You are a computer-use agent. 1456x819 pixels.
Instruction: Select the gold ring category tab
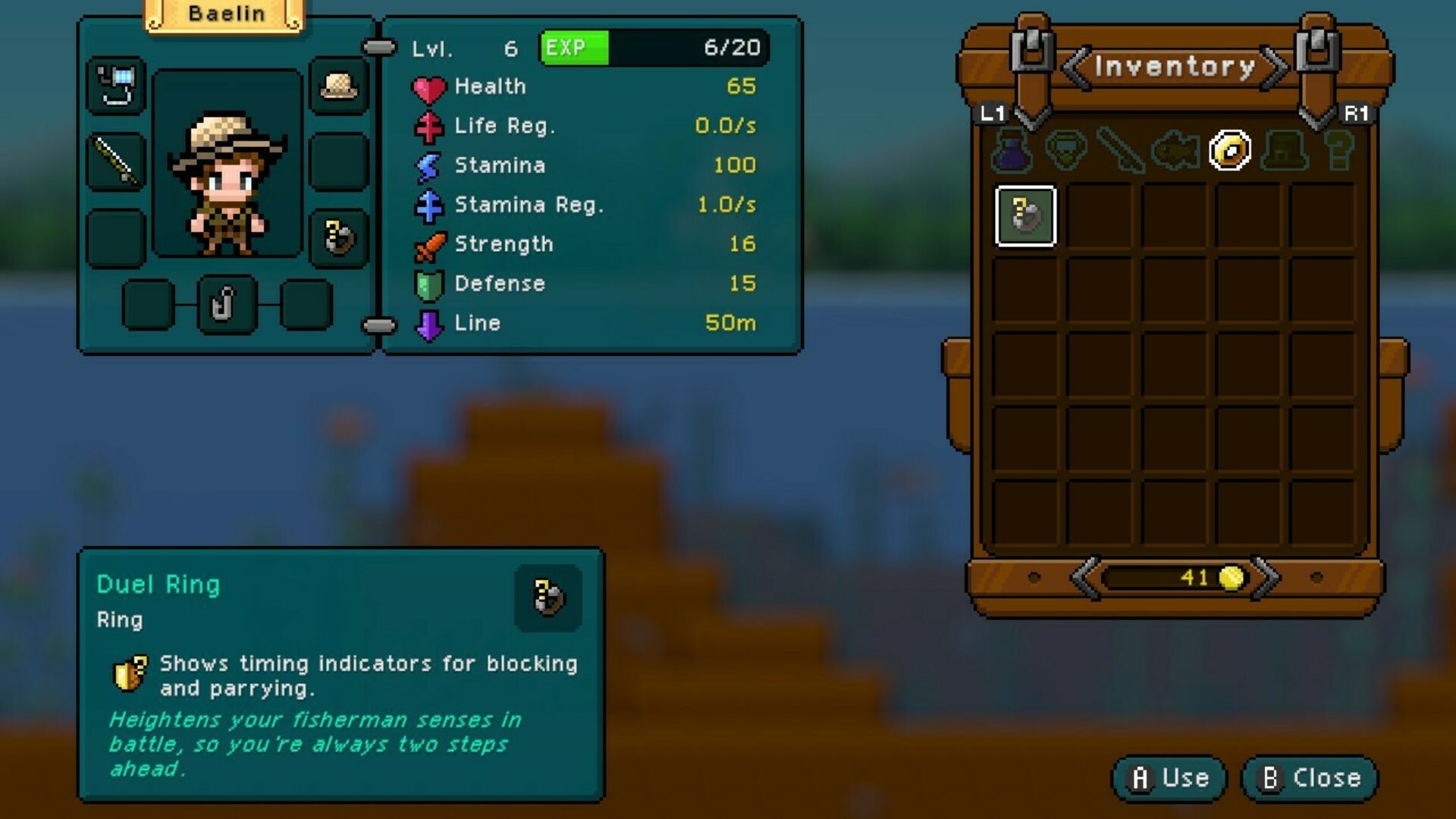1229,150
